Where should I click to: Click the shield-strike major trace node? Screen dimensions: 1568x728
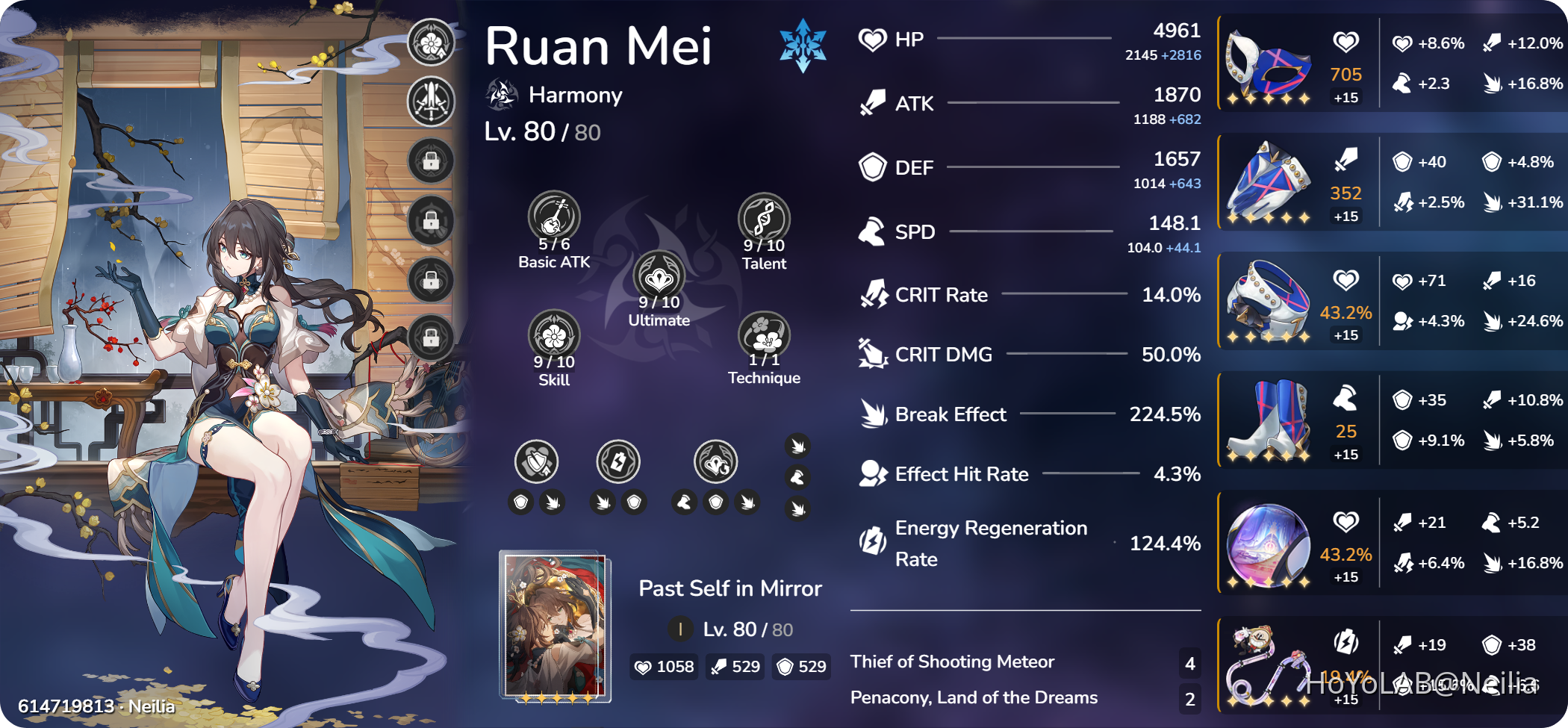(535, 462)
